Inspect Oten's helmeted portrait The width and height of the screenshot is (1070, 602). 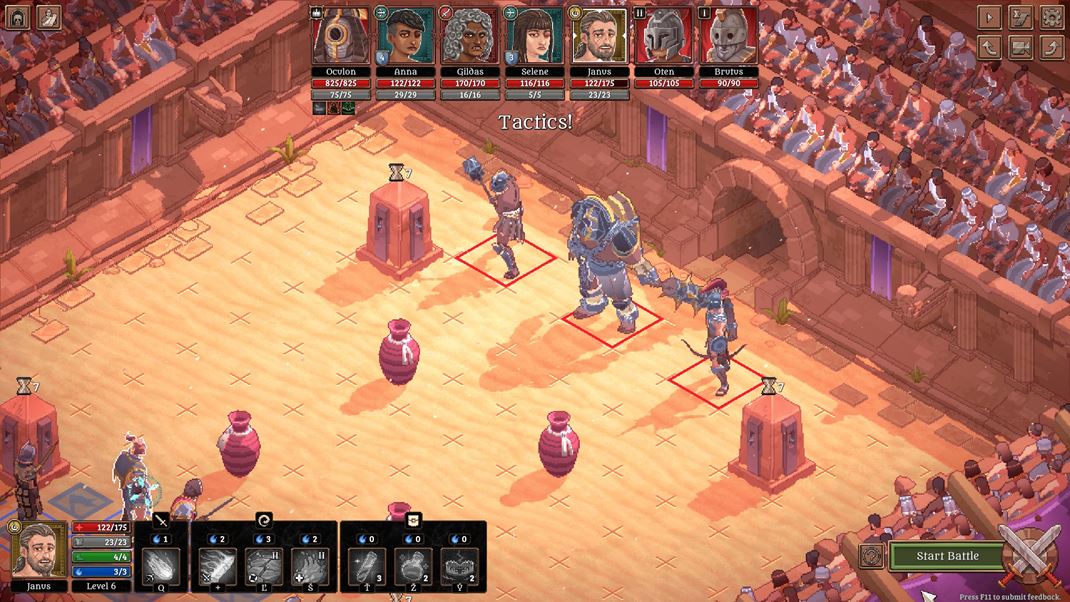click(665, 37)
